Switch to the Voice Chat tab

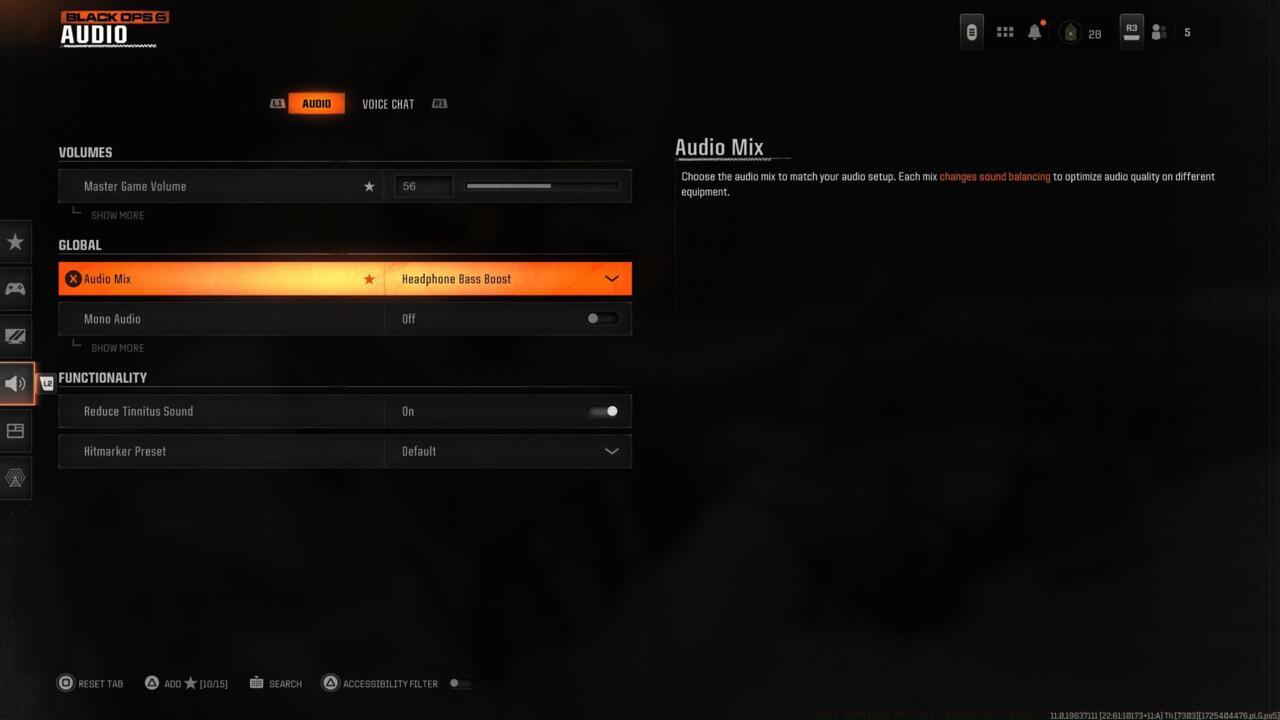[388, 103]
